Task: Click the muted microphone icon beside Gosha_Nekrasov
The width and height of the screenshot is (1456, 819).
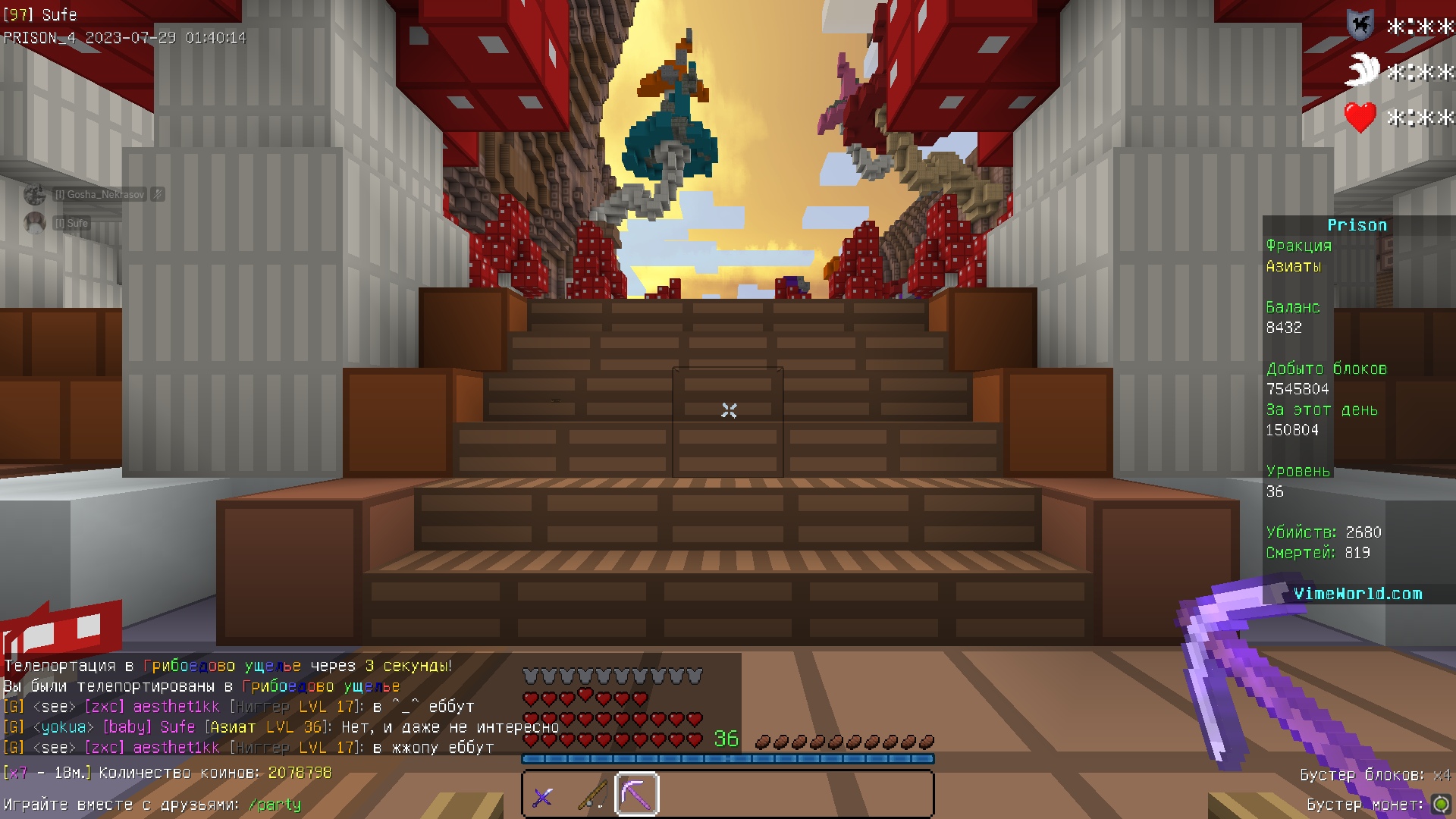Action: pos(158,195)
